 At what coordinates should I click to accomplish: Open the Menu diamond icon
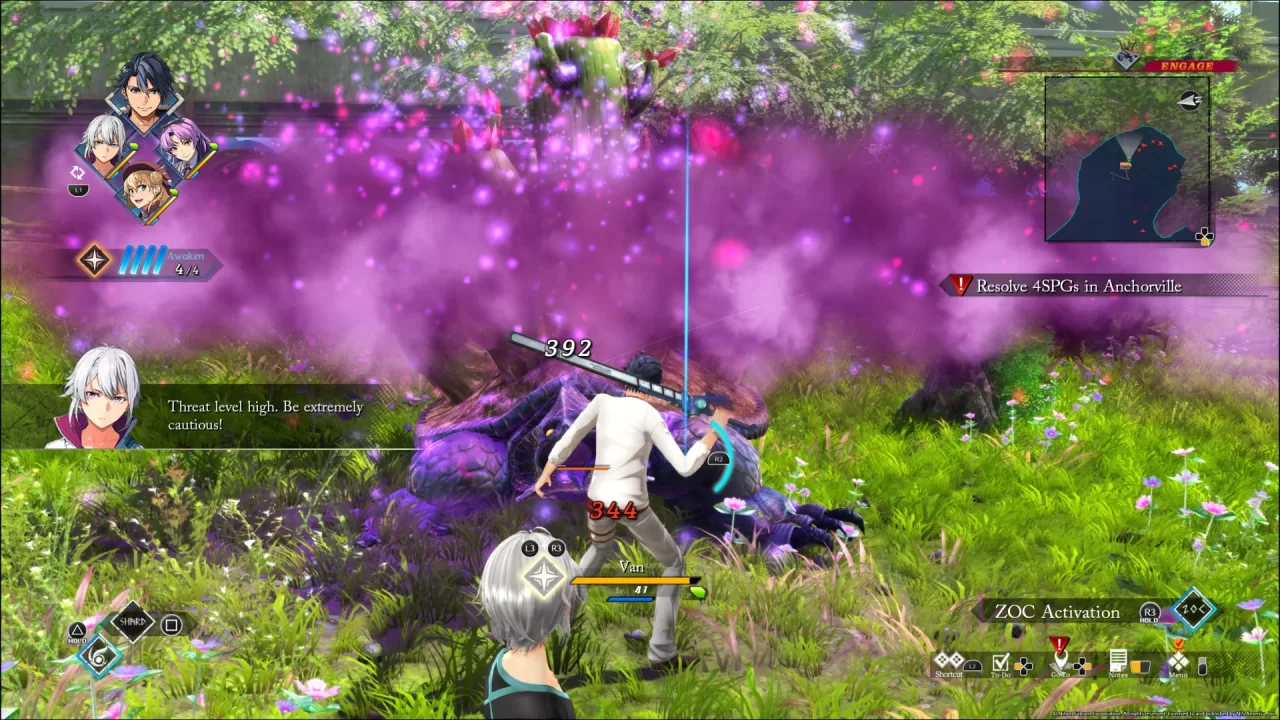tap(1178, 661)
